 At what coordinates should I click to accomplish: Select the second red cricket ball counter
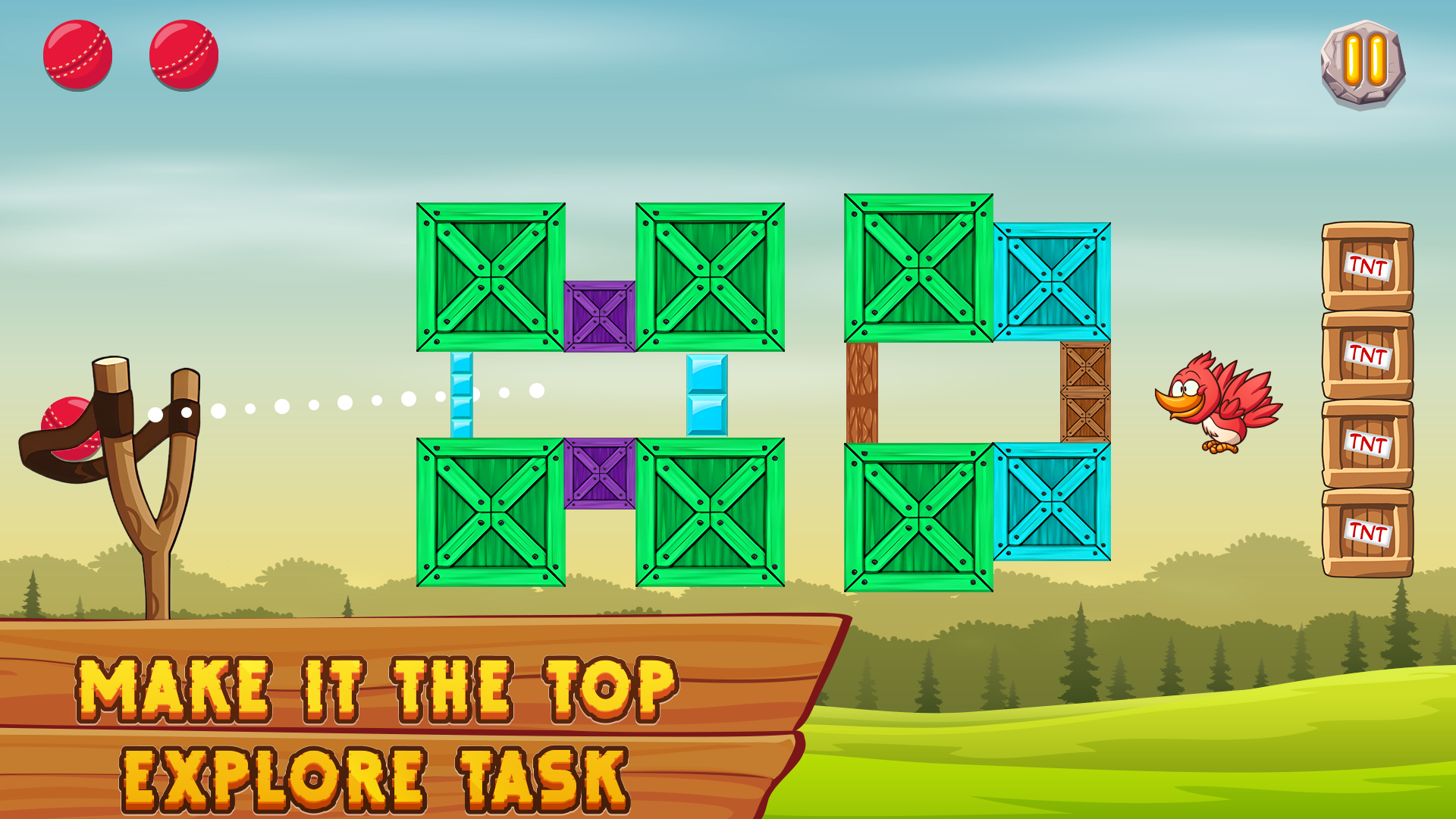coord(182,57)
